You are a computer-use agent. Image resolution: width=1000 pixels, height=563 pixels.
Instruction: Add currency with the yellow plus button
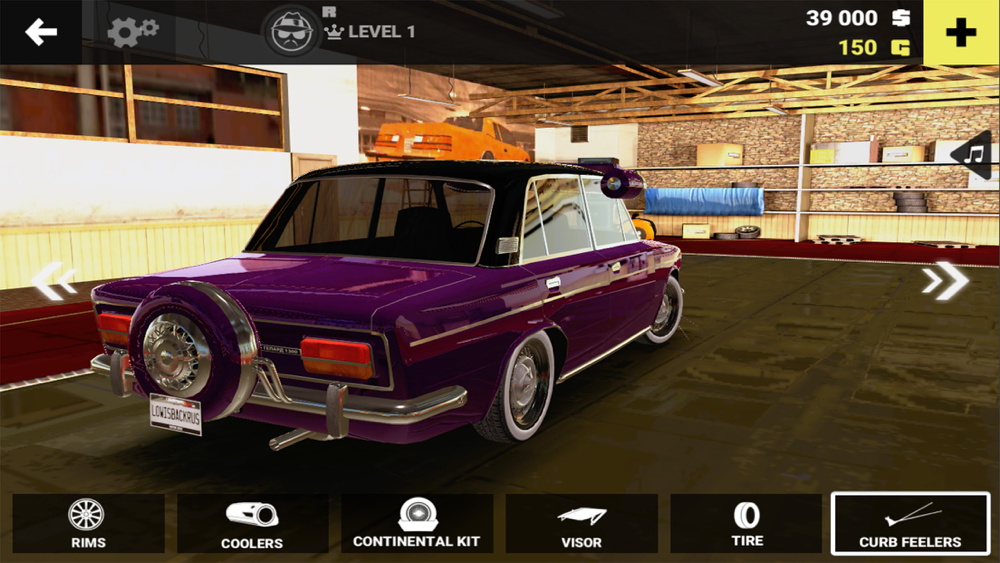coord(961,32)
